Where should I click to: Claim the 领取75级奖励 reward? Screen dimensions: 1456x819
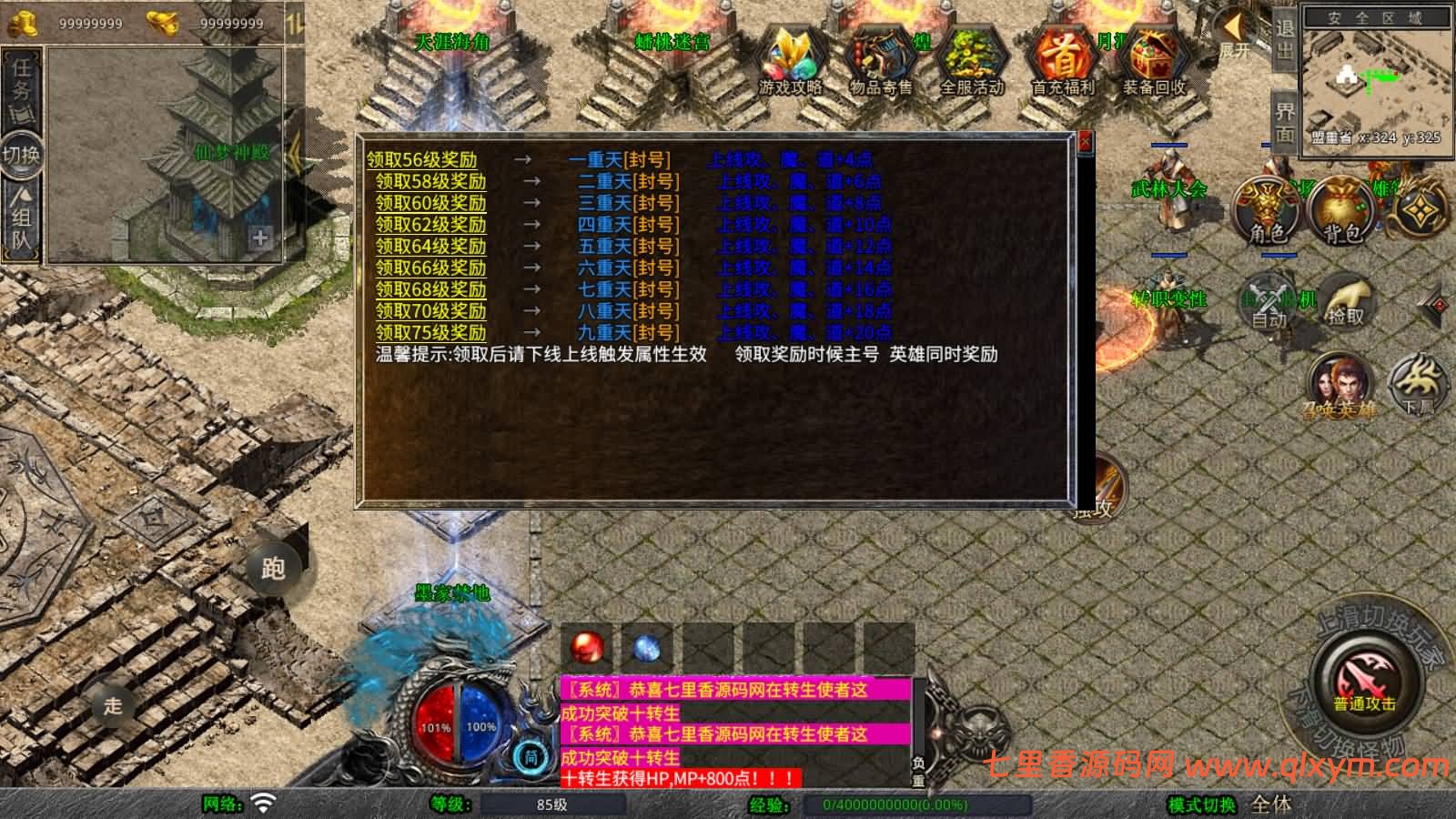430,332
